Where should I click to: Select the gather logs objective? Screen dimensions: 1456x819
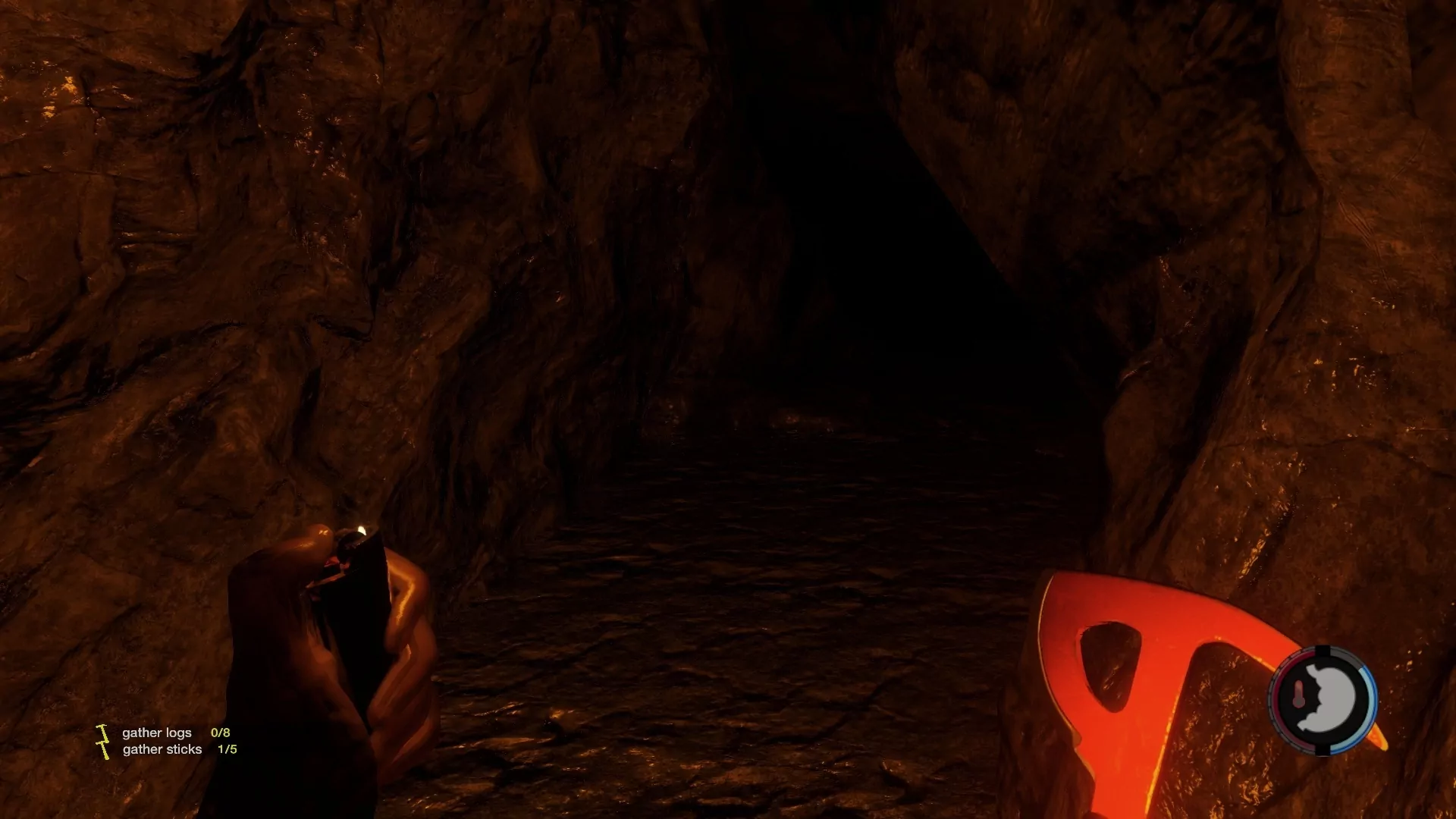pyautogui.click(x=157, y=733)
